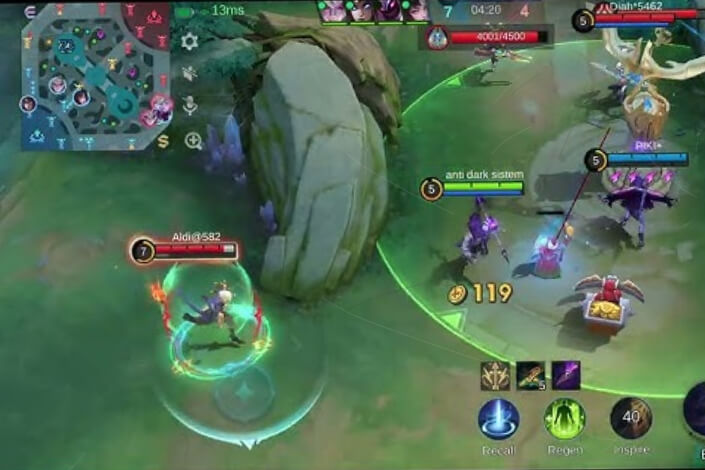705x470 pixels.
Task: Click the magnifier zoom icon beside minimap
Action: pyautogui.click(x=193, y=140)
